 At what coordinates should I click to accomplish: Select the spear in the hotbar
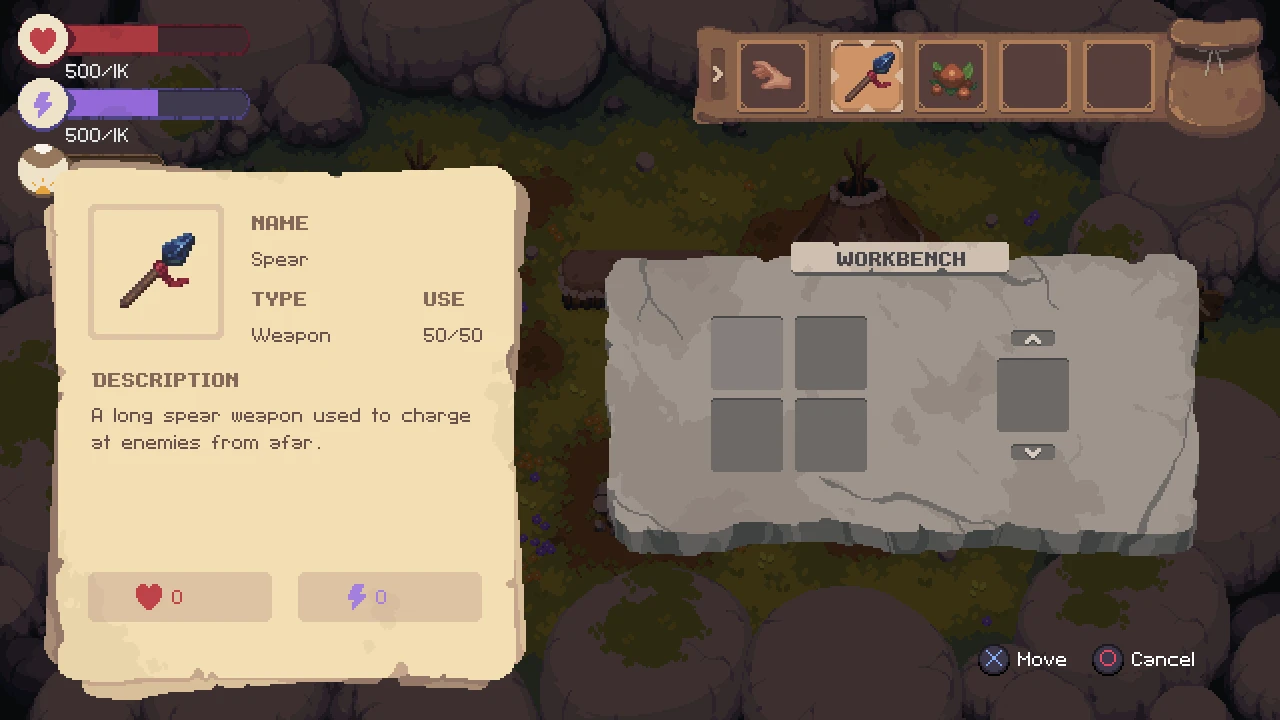click(866, 76)
